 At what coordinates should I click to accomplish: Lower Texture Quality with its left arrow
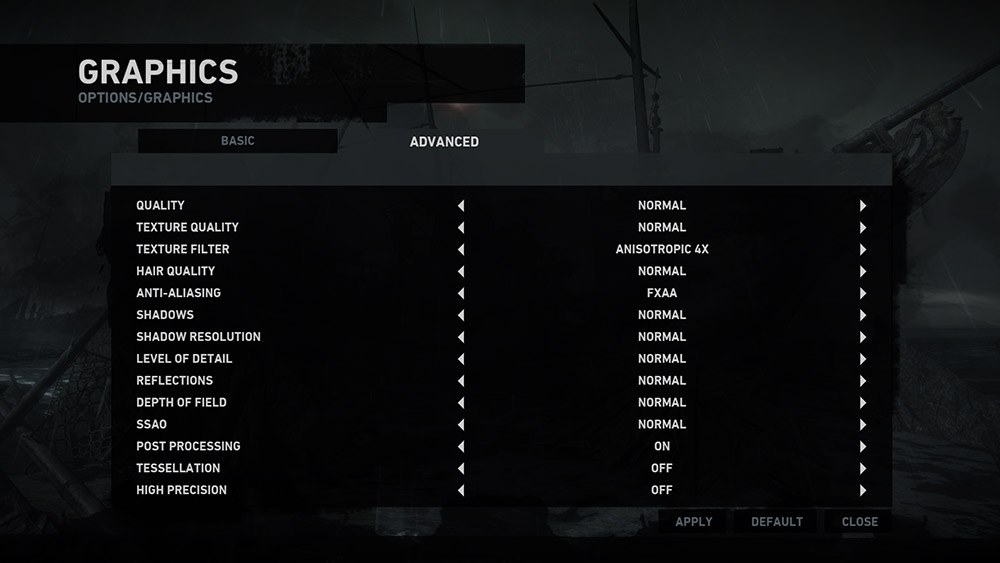point(461,228)
